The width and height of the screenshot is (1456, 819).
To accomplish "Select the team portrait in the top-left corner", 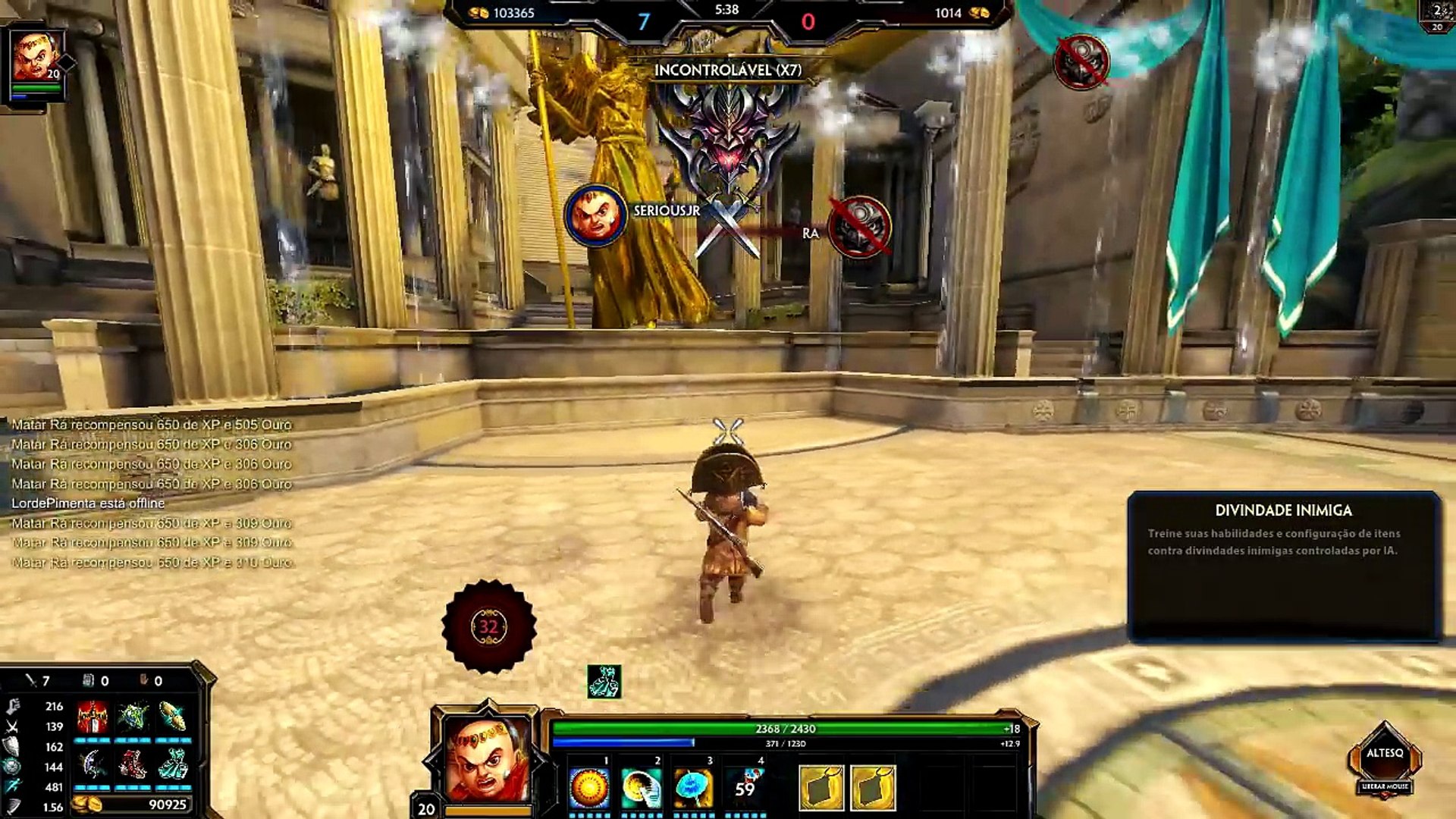I will [x=35, y=58].
